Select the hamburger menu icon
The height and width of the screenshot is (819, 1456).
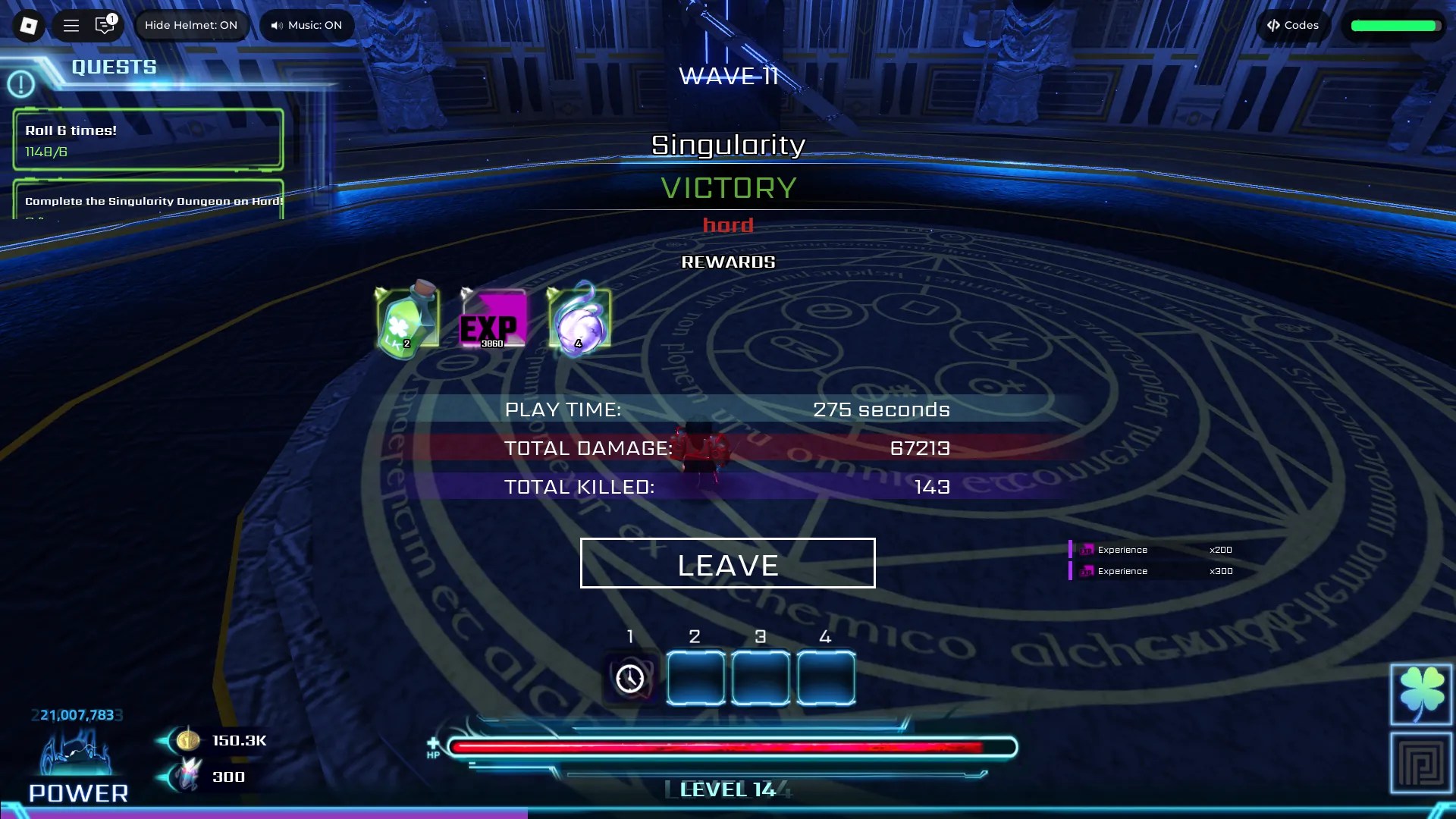point(71,25)
